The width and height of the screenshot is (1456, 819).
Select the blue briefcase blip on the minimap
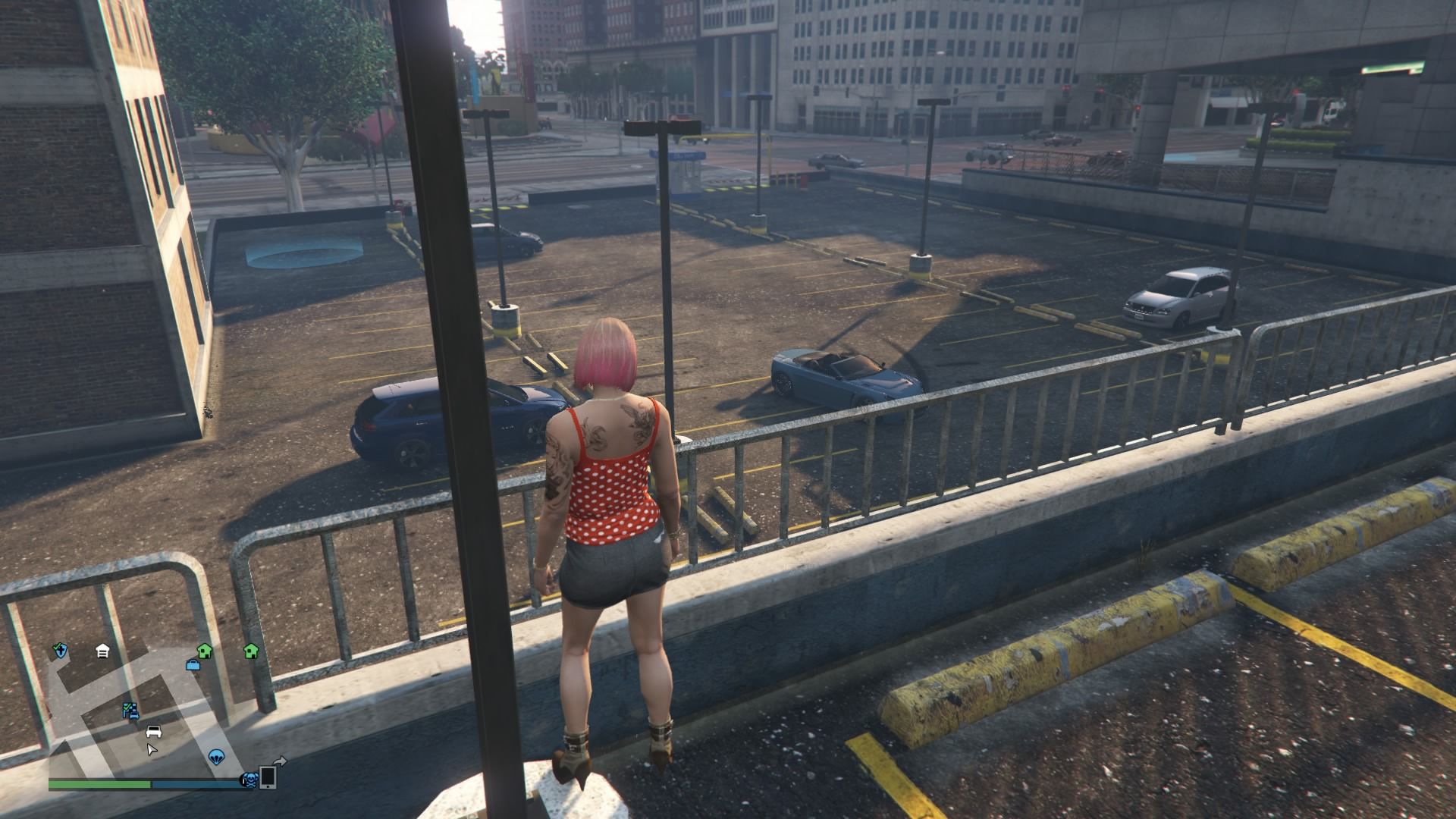pyautogui.click(x=193, y=666)
